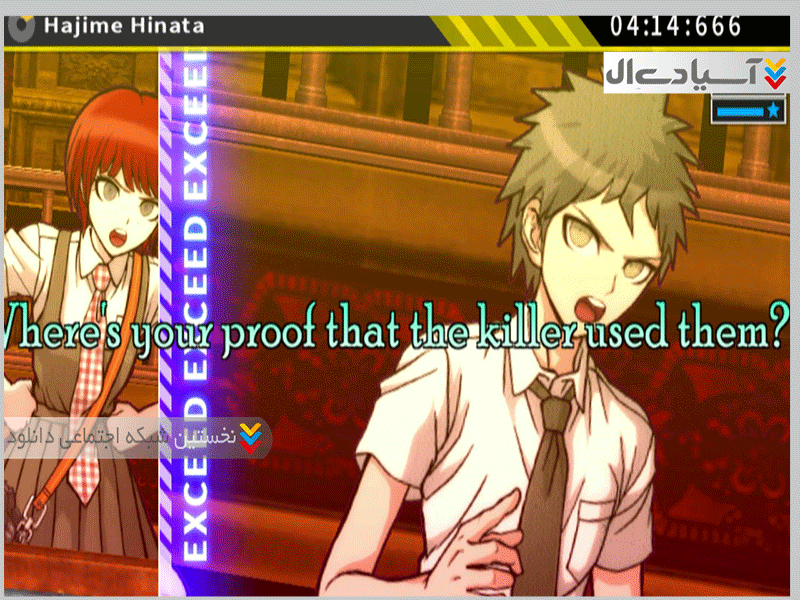Screen dimensions: 800x600
Task: Click the Persian download network banner
Action: pos(135,437)
